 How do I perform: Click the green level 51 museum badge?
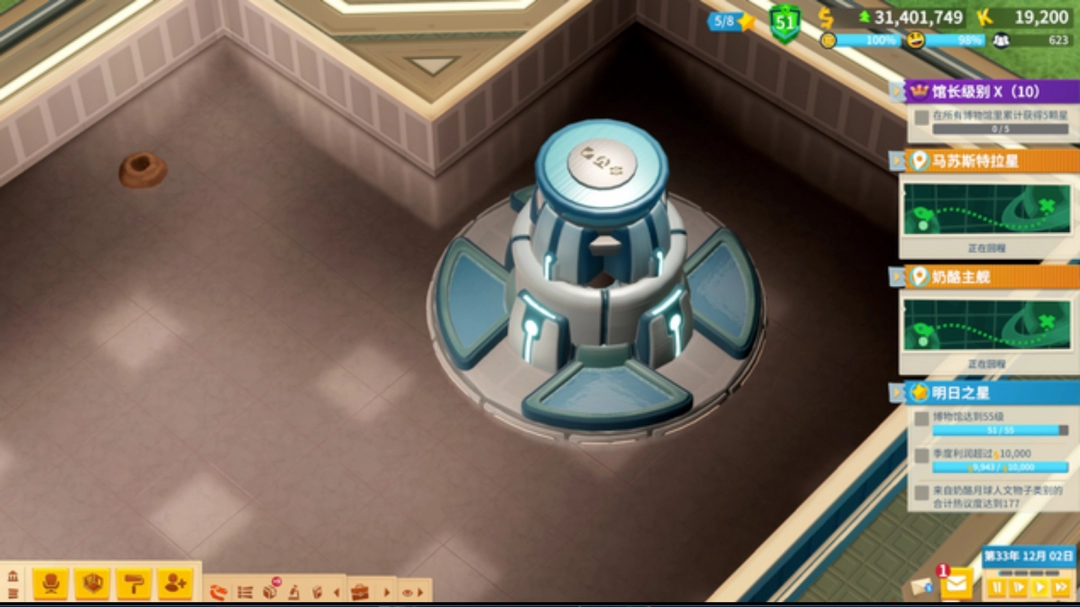pyautogui.click(x=785, y=22)
